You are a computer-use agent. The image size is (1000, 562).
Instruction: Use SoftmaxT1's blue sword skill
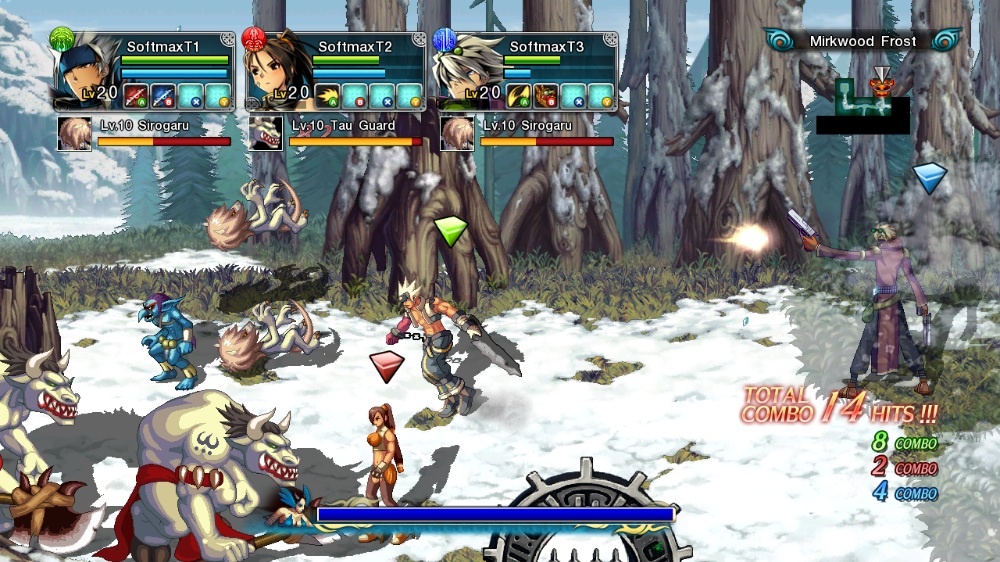[x=162, y=95]
